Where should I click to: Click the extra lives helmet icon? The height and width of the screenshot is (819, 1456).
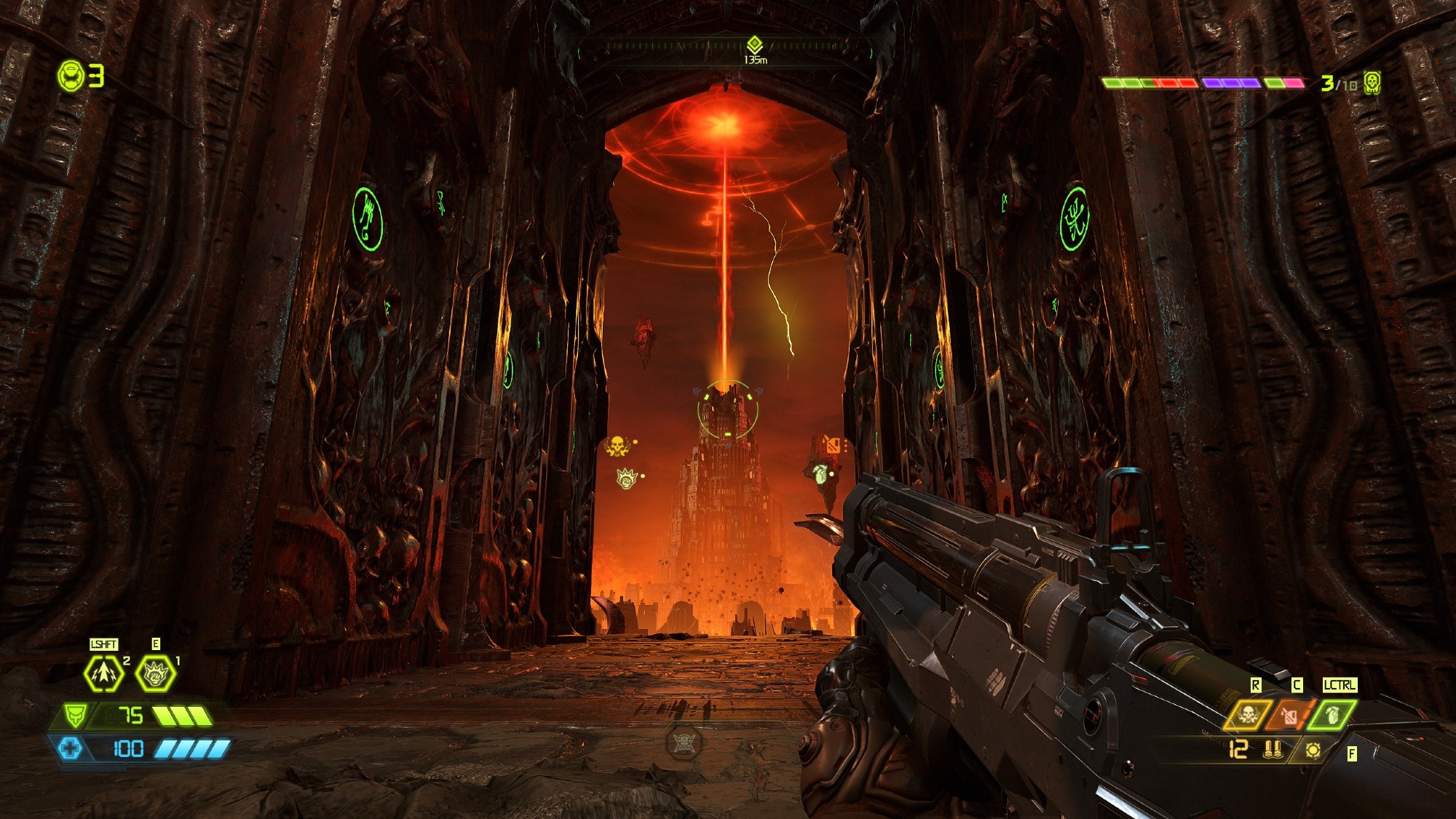point(71,76)
